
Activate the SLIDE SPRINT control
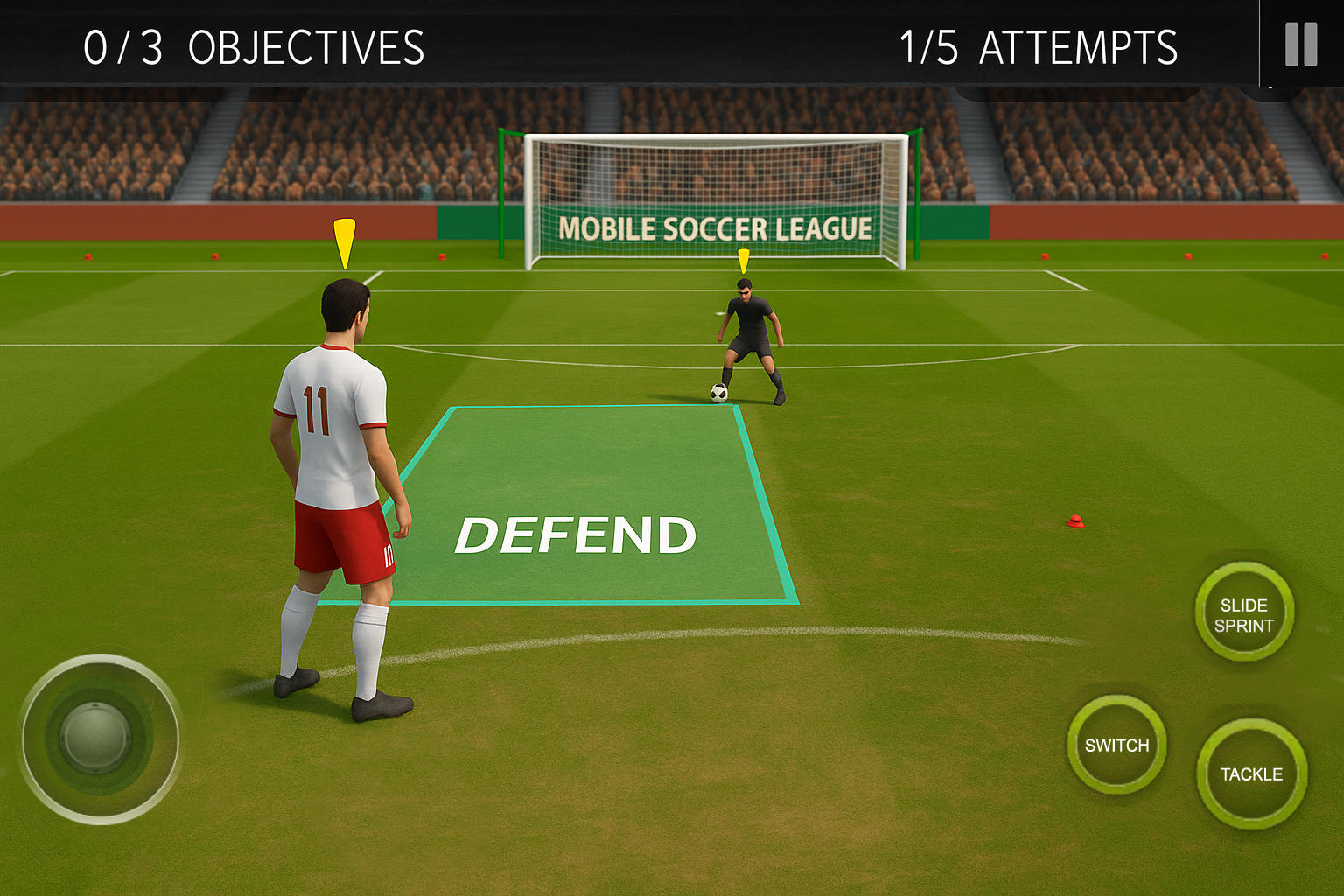1243,613
